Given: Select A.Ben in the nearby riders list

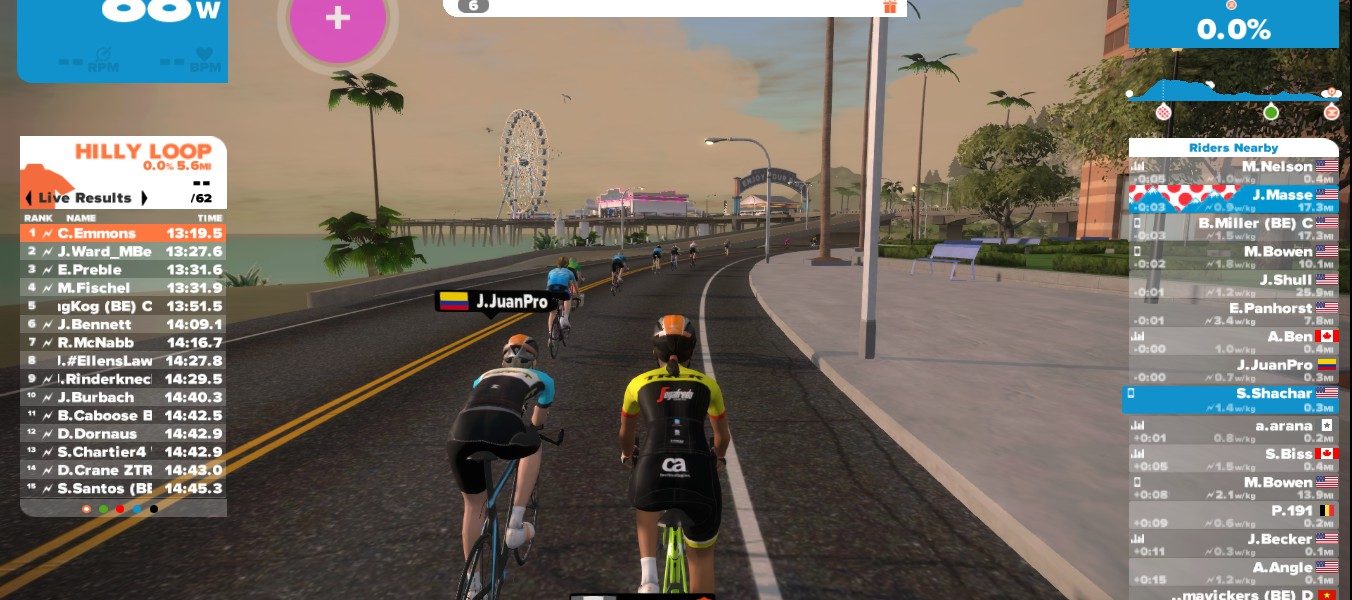Looking at the screenshot, I should (x=1234, y=342).
